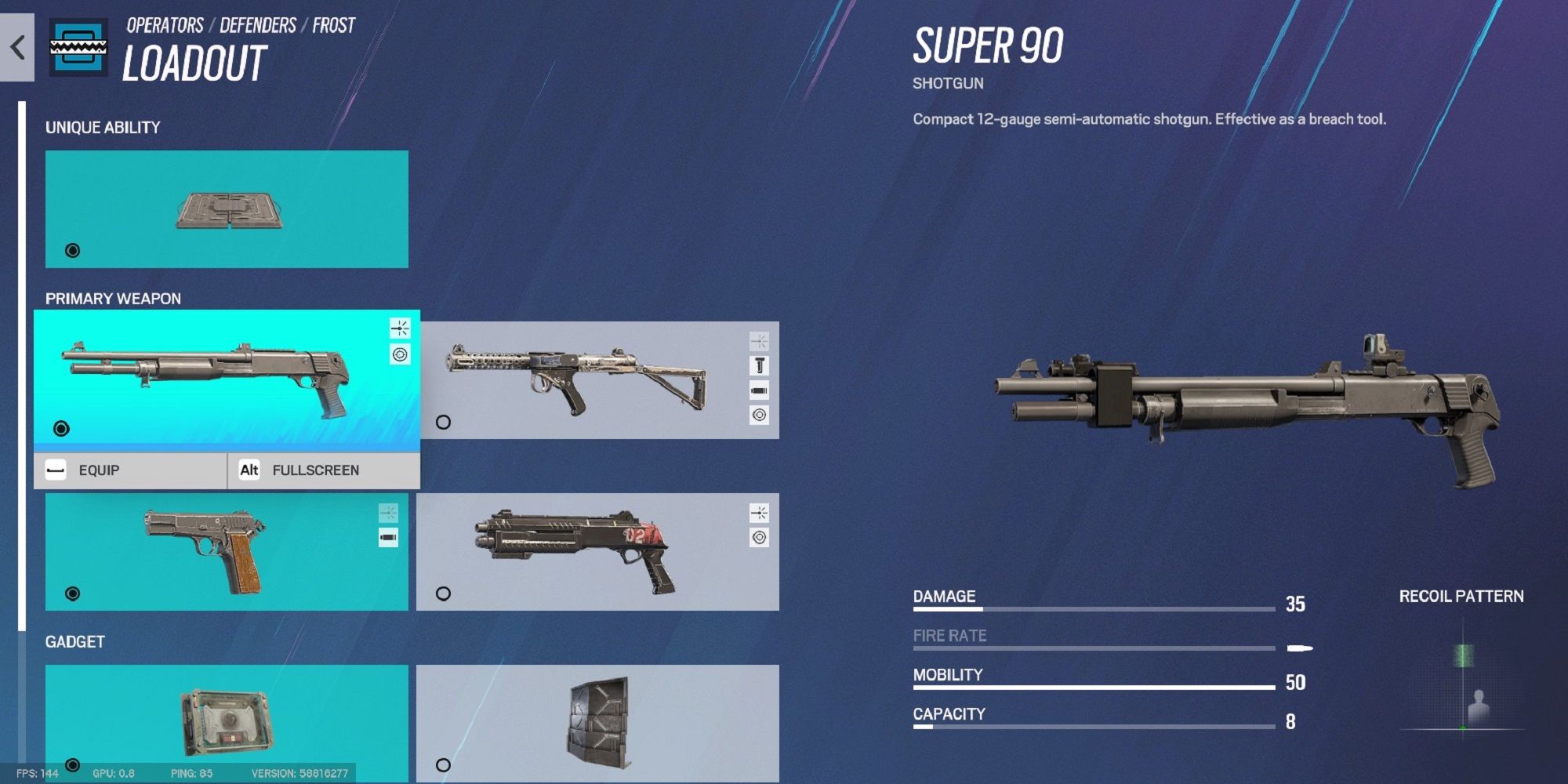Select the barrel attachment icon on the 9mm C1
The height and width of the screenshot is (784, 1568).
click(760, 364)
